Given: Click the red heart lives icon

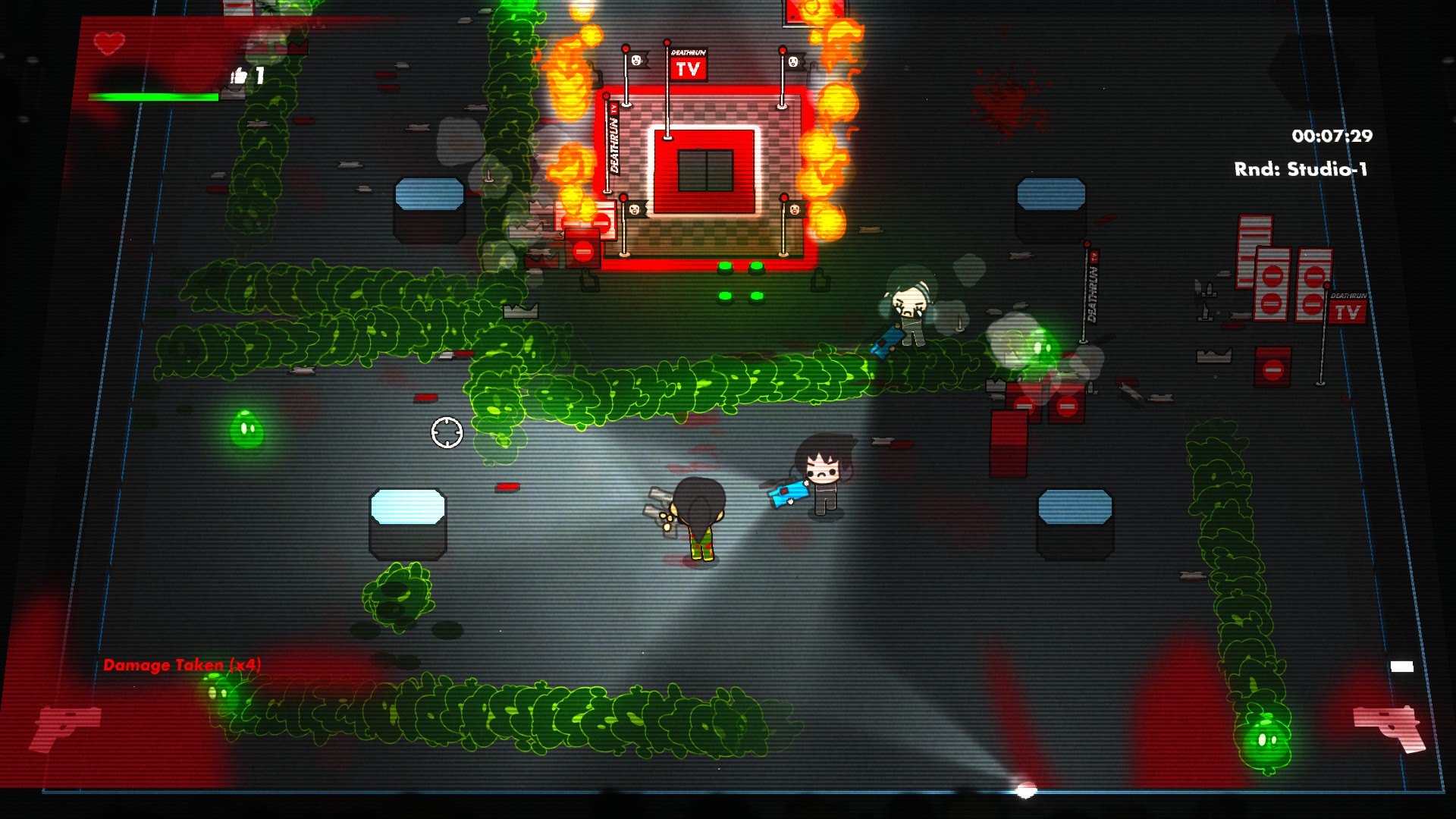Looking at the screenshot, I should tap(109, 43).
